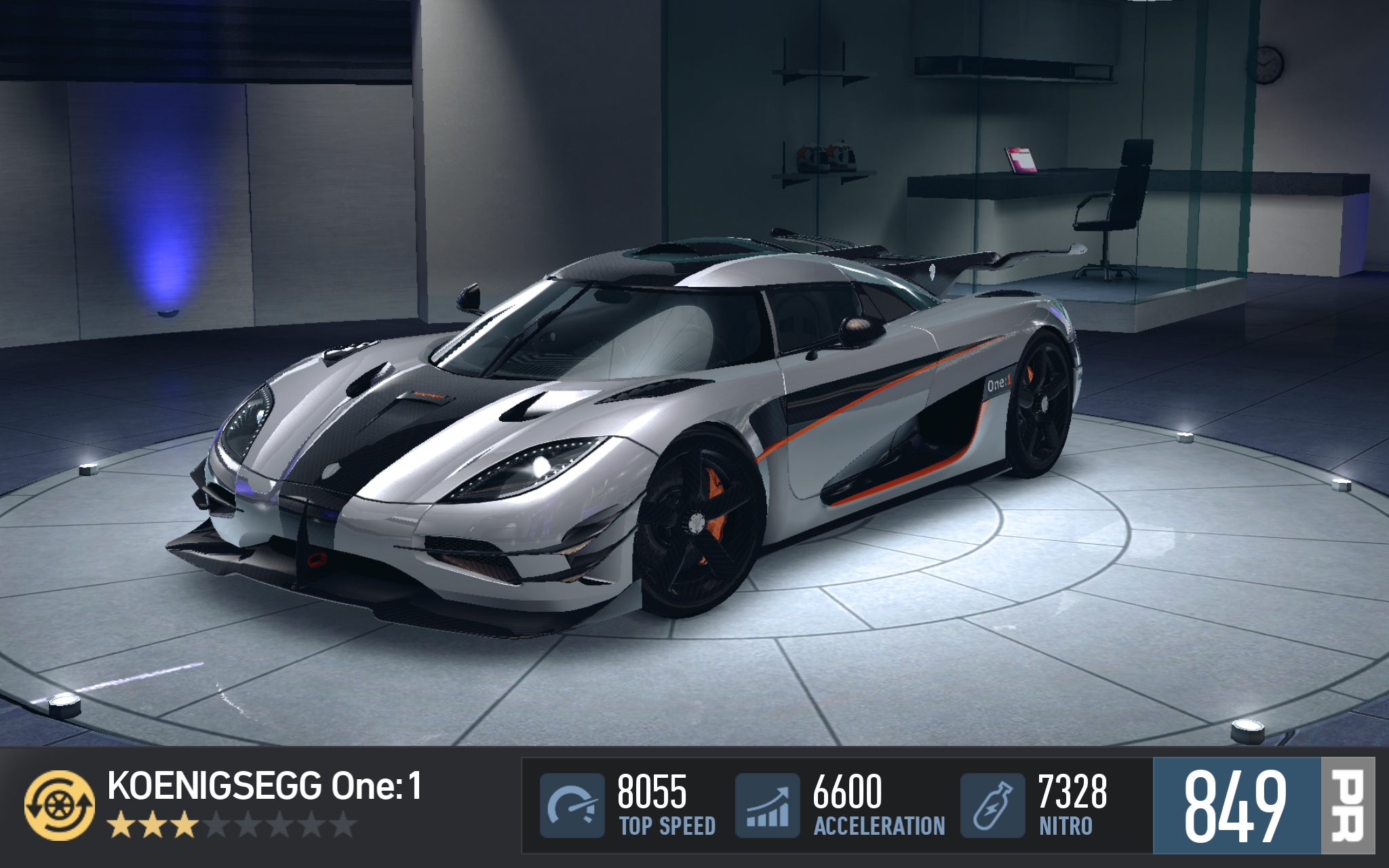Click the yellow wheel swap icon
The width and height of the screenshot is (1389, 868).
(60, 805)
